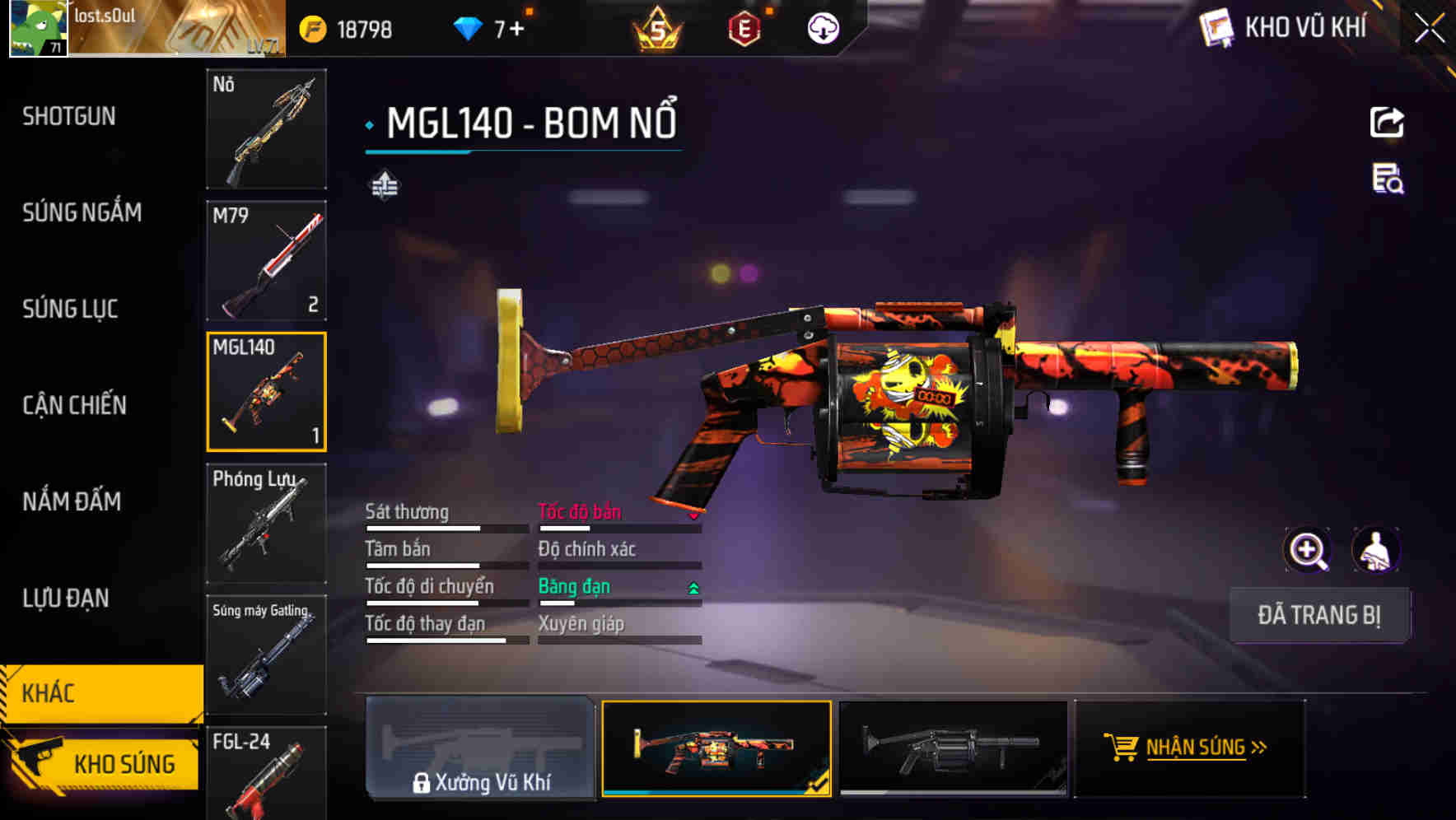This screenshot has width=1456, height=820.
Task: Zoom the weapon with the magnifier icon
Action: point(1308,549)
